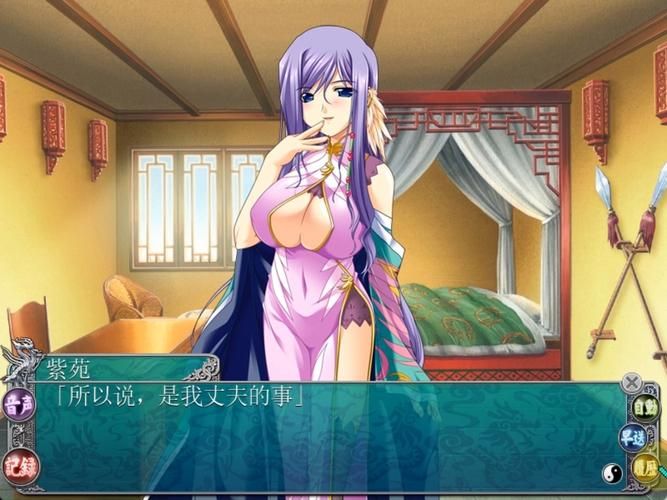
Task: Click the yin-yang symbol icon
Action: click(x=610, y=472)
